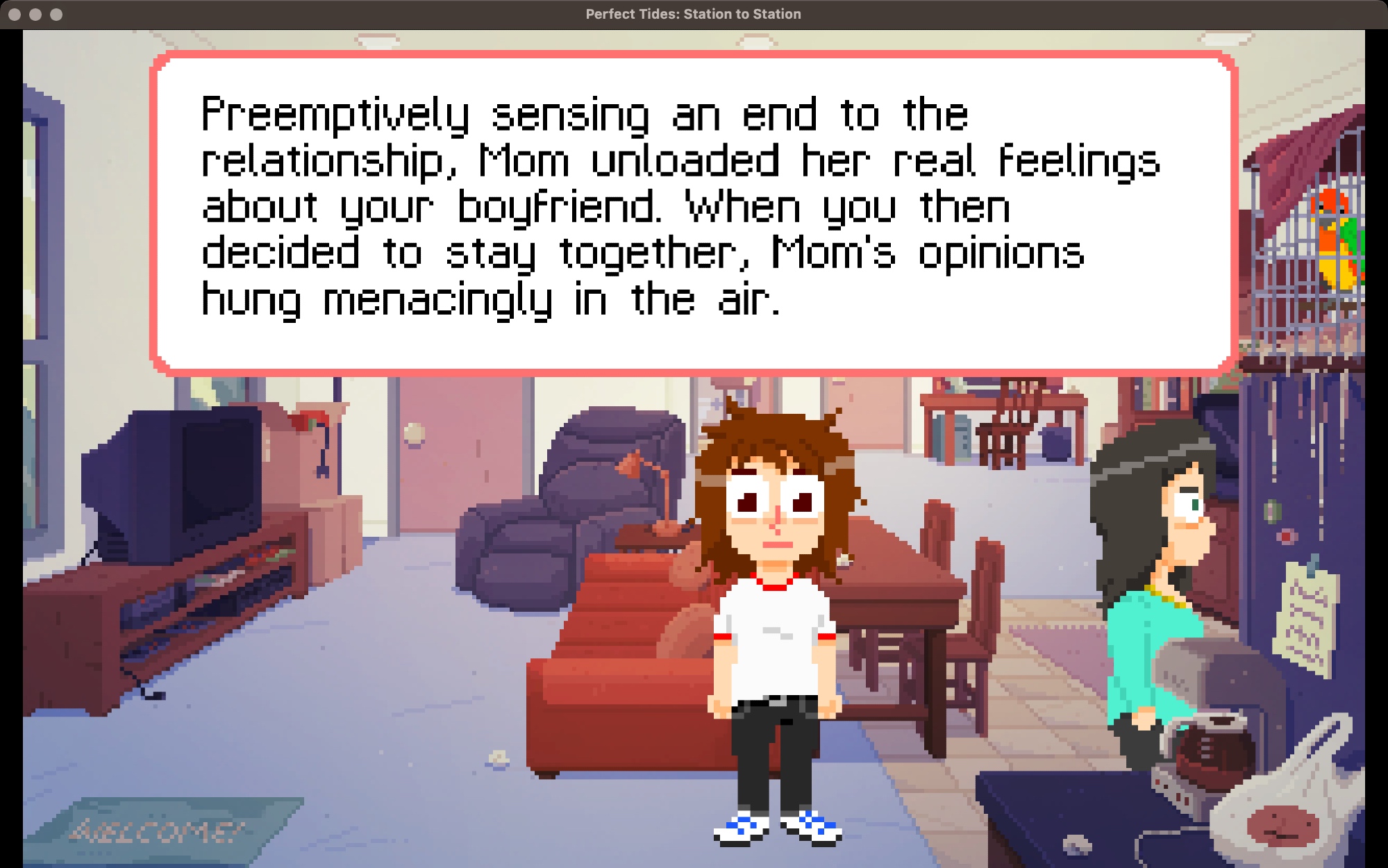Close the game window
This screenshot has width=1388, height=868.
coord(15,14)
